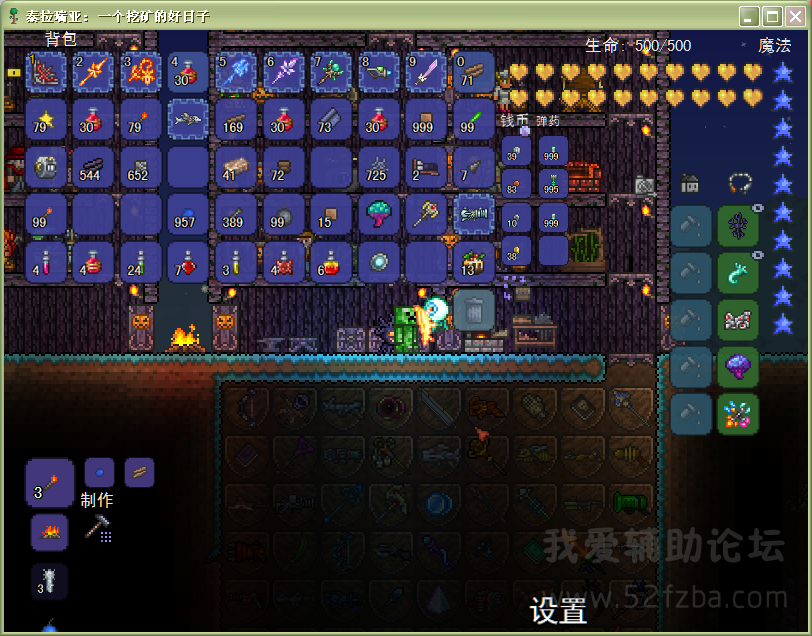Image resolution: width=812 pixels, height=636 pixels.
Task: Click the trash can slot
Action: 474,310
